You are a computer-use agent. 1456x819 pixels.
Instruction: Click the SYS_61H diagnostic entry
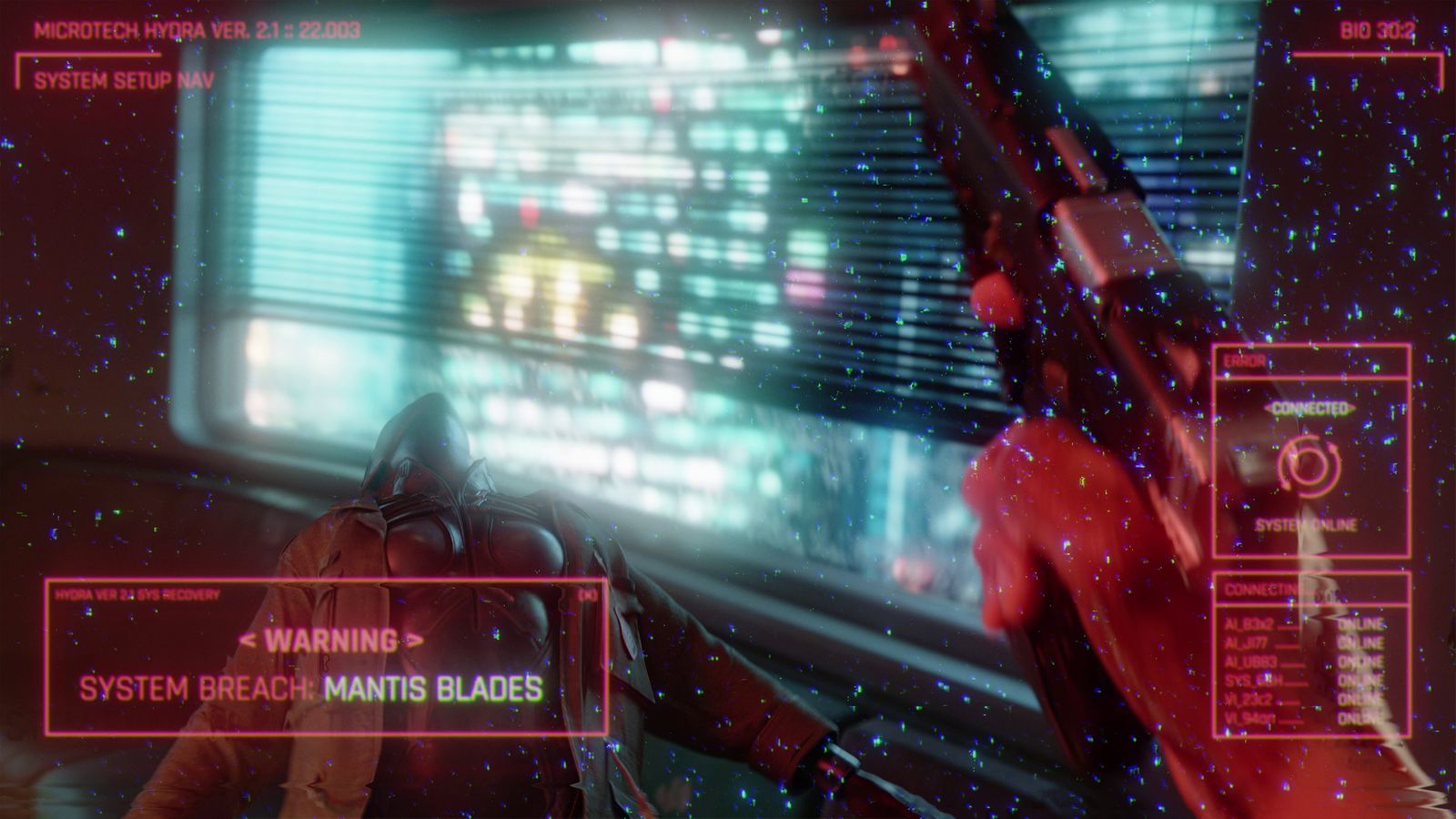[x=1249, y=680]
